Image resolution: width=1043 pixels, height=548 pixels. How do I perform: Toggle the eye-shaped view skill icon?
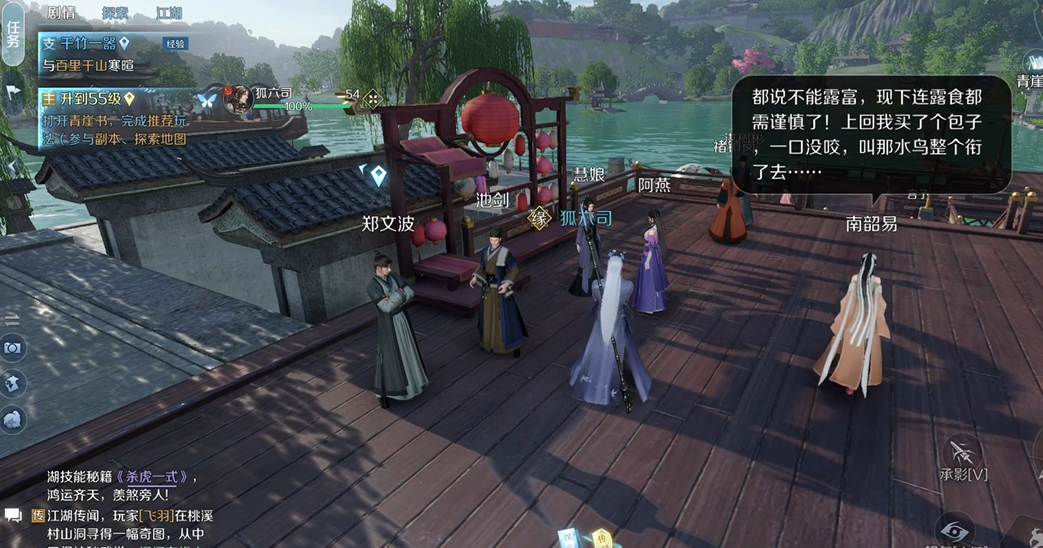(x=956, y=530)
